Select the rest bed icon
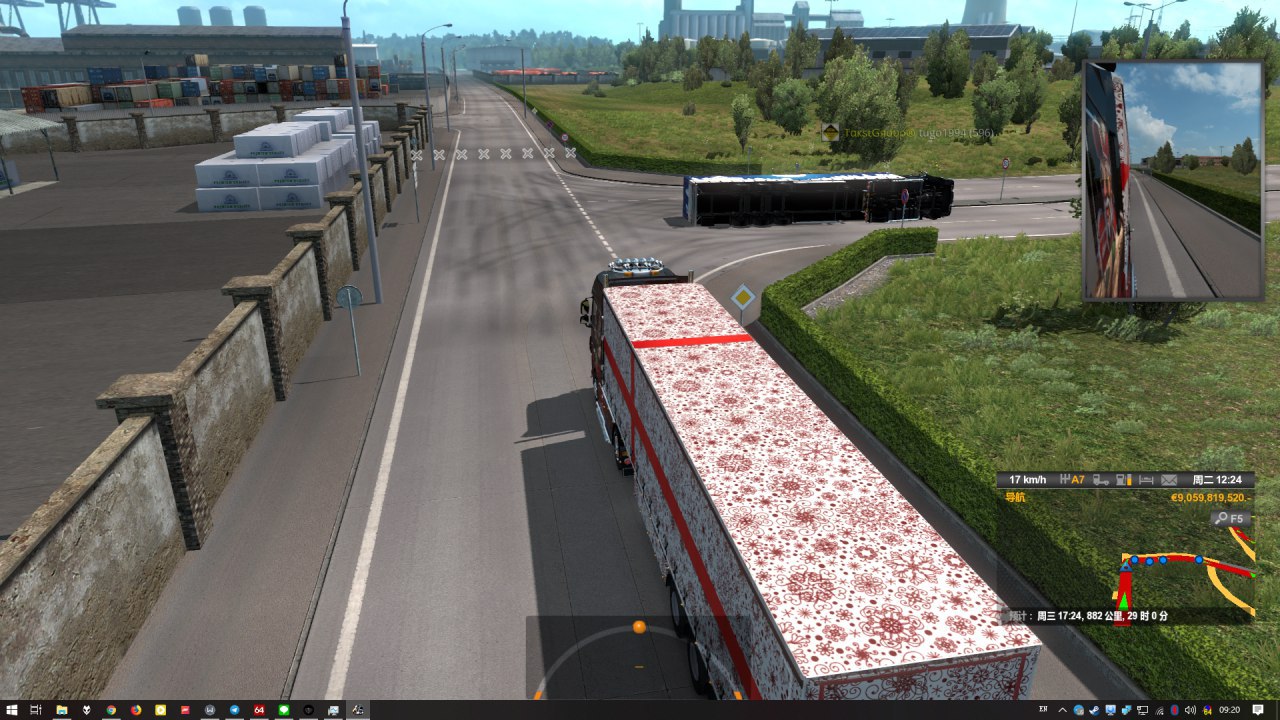 click(1146, 480)
